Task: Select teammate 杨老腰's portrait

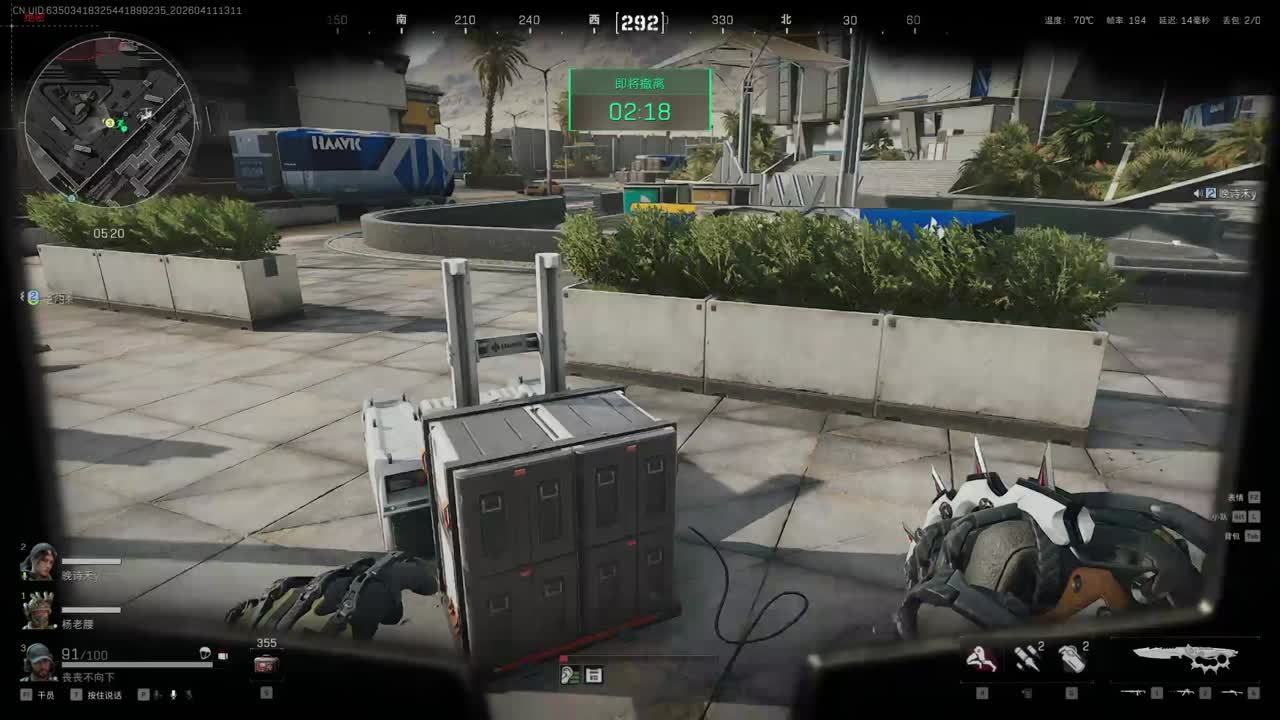Action: click(x=40, y=609)
